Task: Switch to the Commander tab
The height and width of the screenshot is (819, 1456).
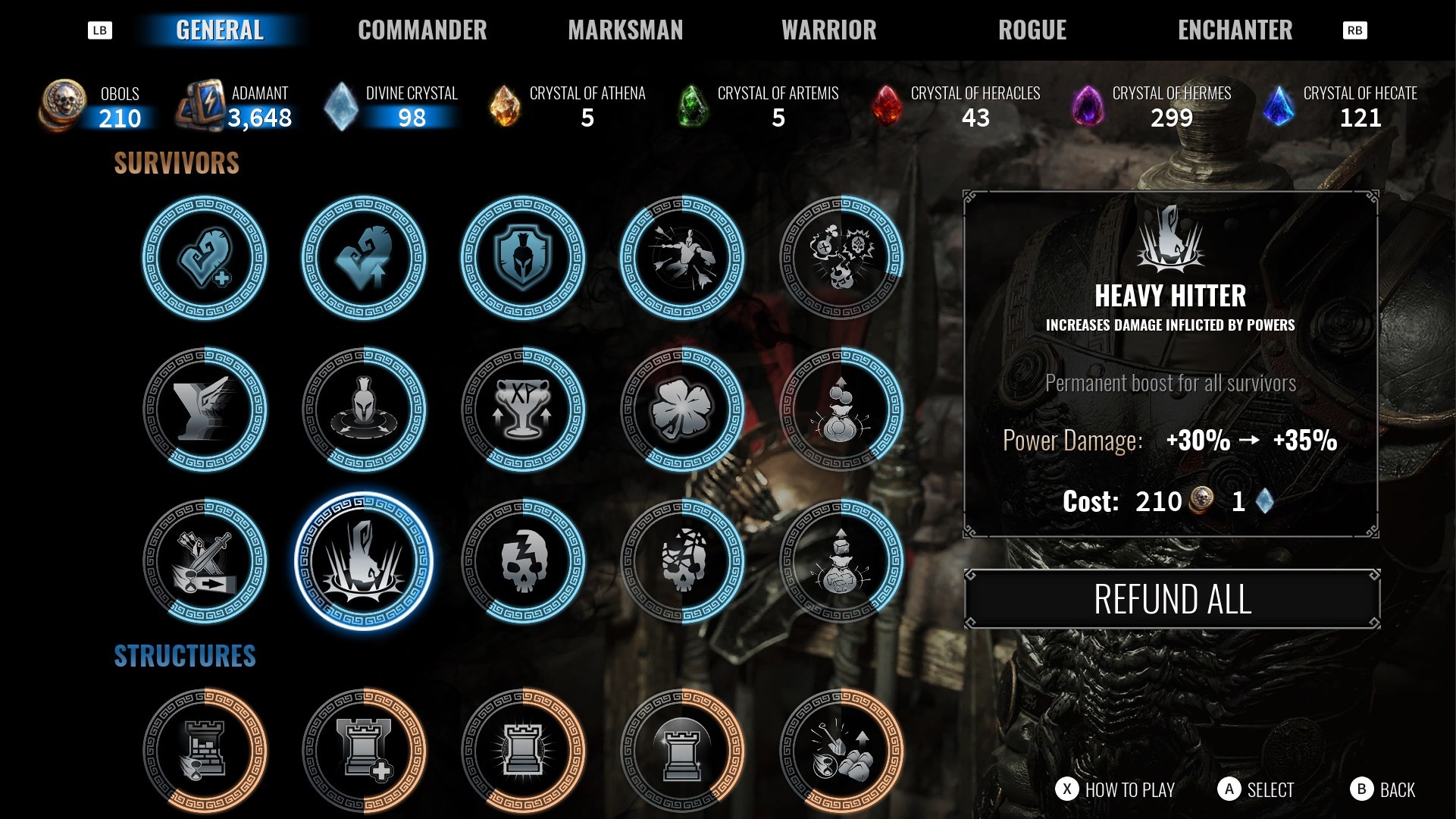Action: 422,30
